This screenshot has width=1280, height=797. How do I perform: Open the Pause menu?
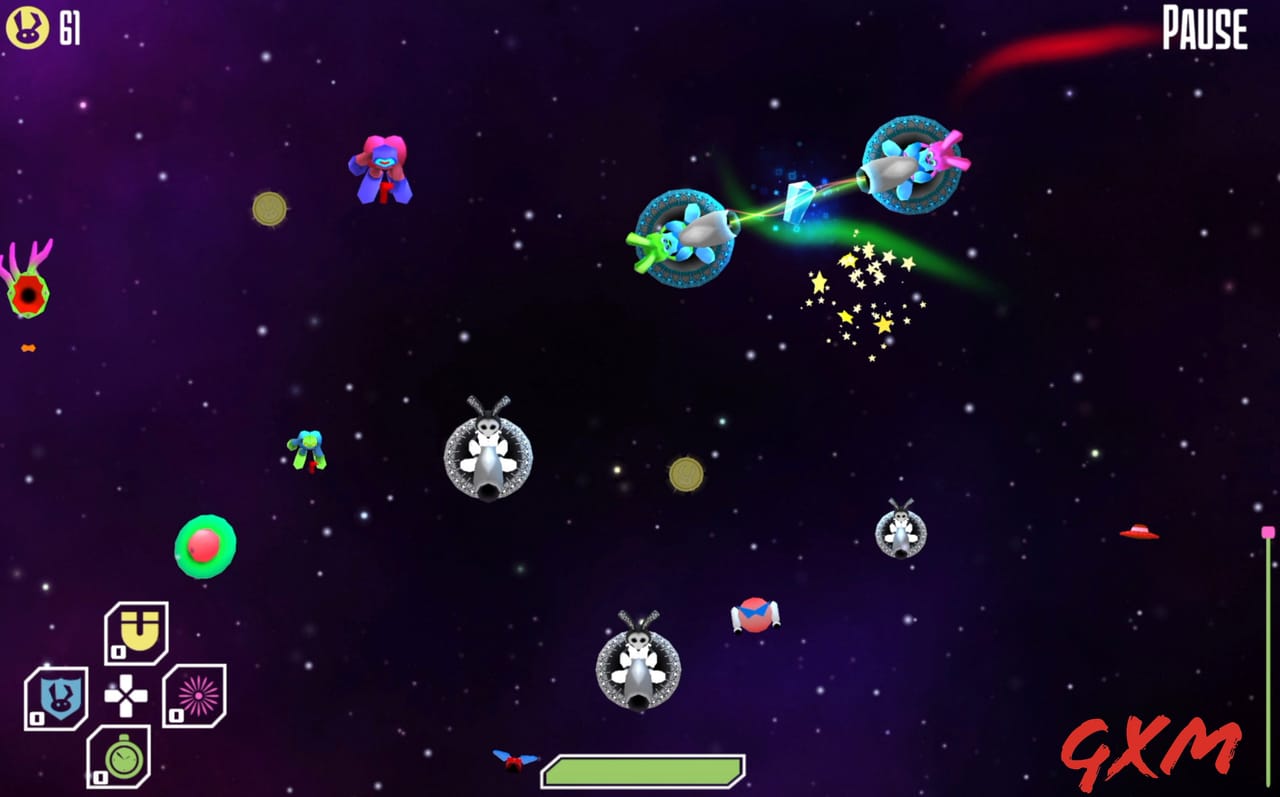[x=1203, y=29]
